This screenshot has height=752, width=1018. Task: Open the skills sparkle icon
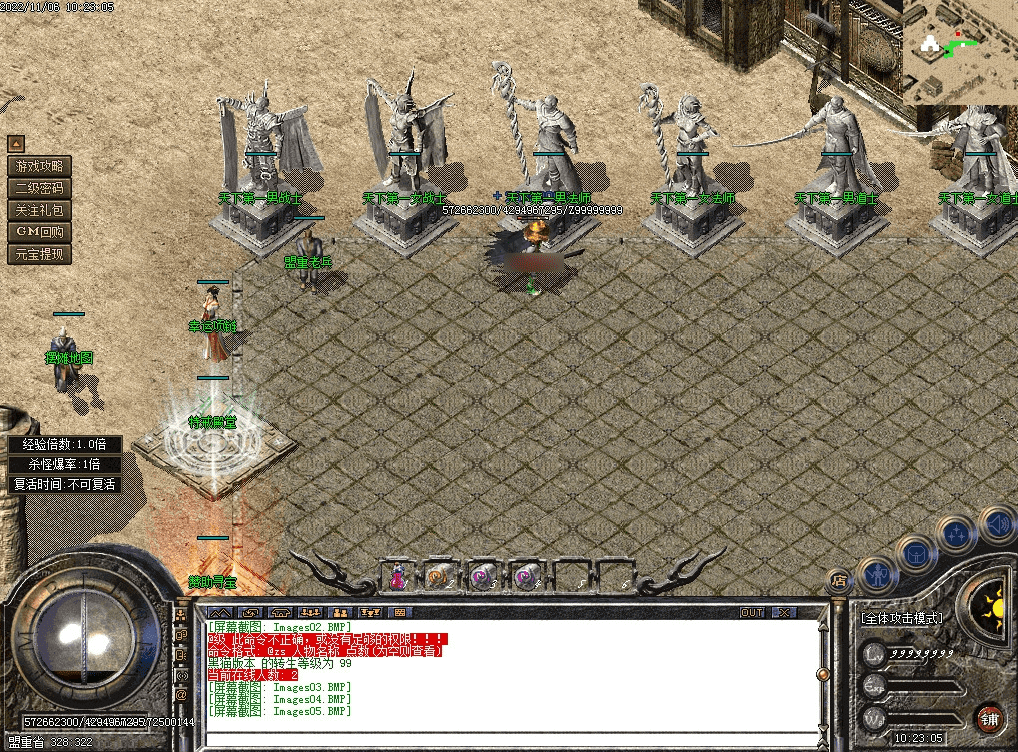[x=957, y=533]
